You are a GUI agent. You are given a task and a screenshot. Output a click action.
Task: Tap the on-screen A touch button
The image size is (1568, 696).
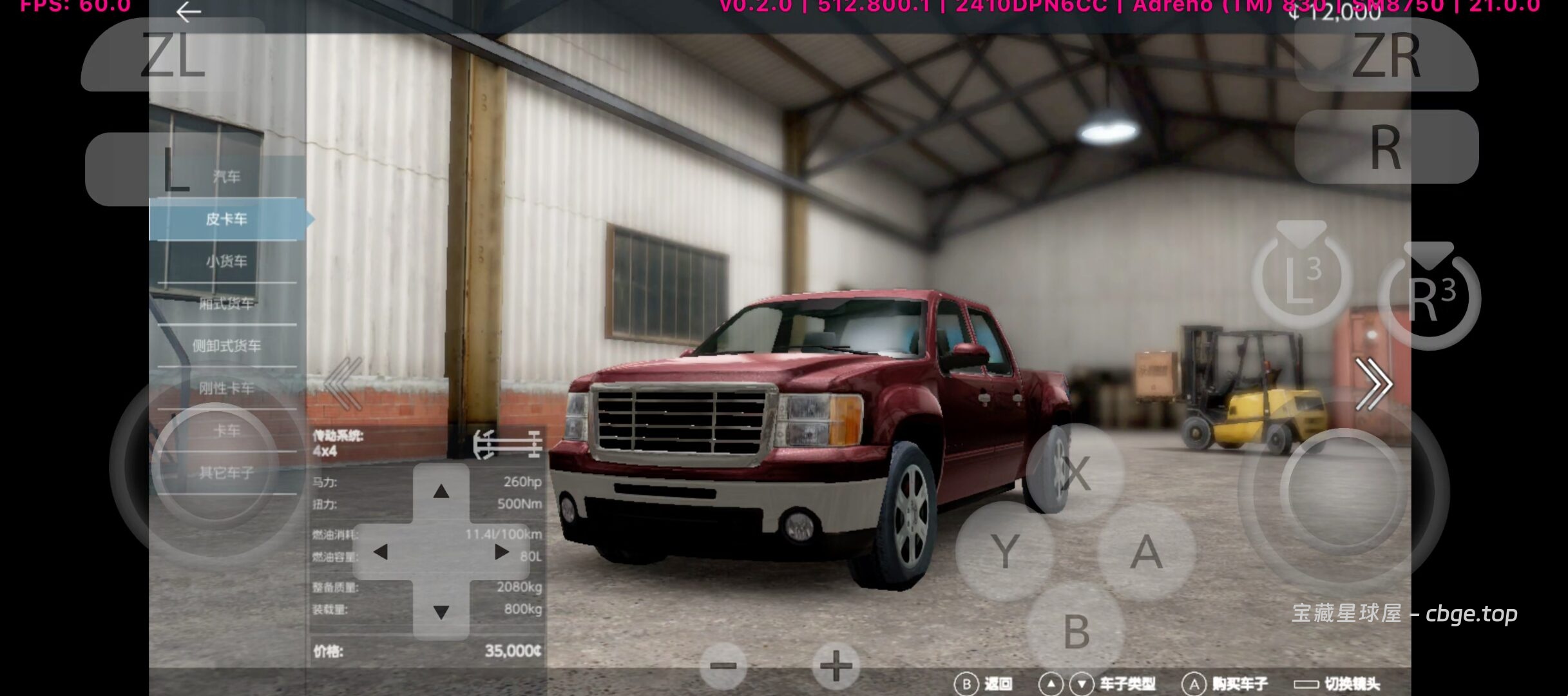[x=1145, y=552]
